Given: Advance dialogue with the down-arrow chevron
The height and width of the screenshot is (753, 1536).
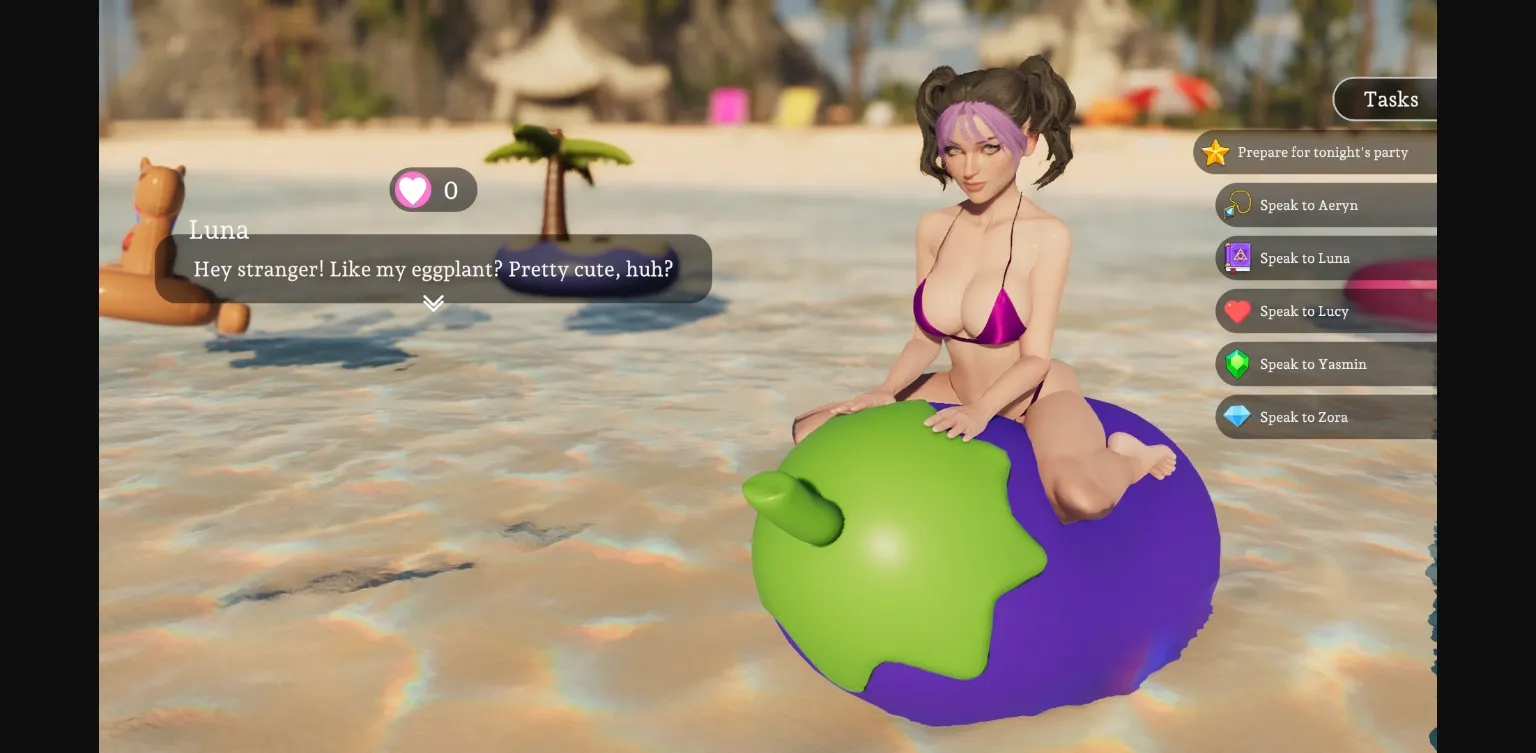Looking at the screenshot, I should click(433, 303).
